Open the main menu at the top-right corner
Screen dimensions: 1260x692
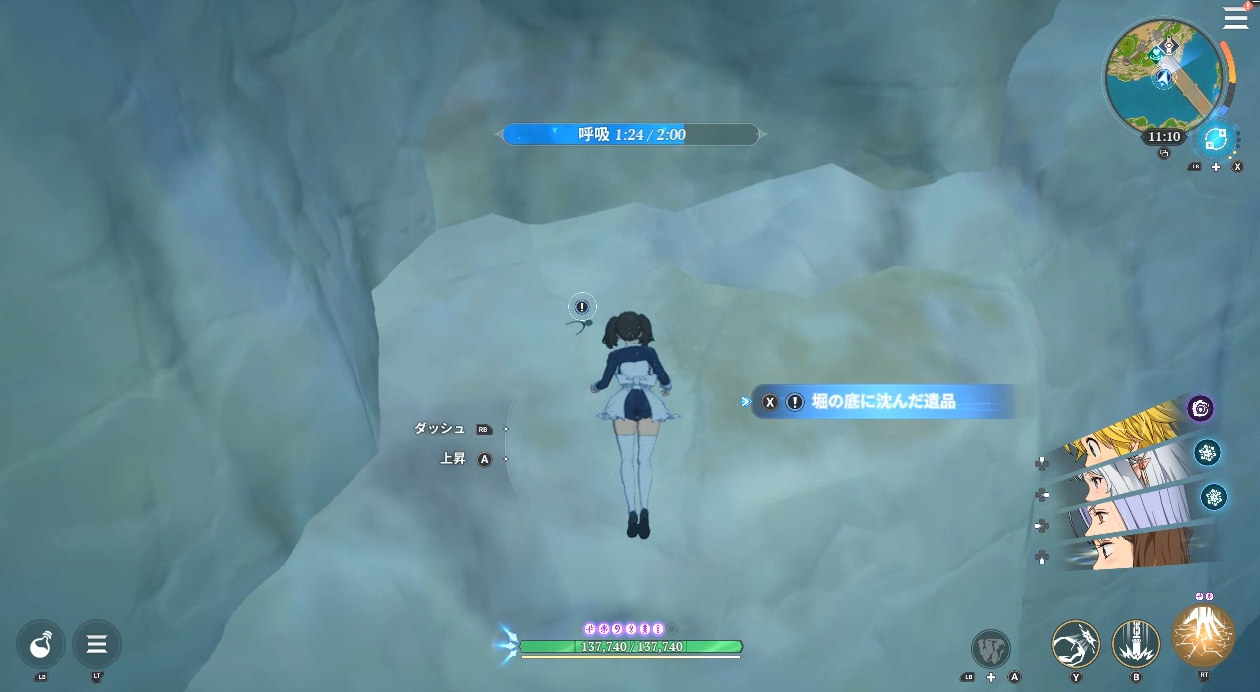pos(1235,18)
